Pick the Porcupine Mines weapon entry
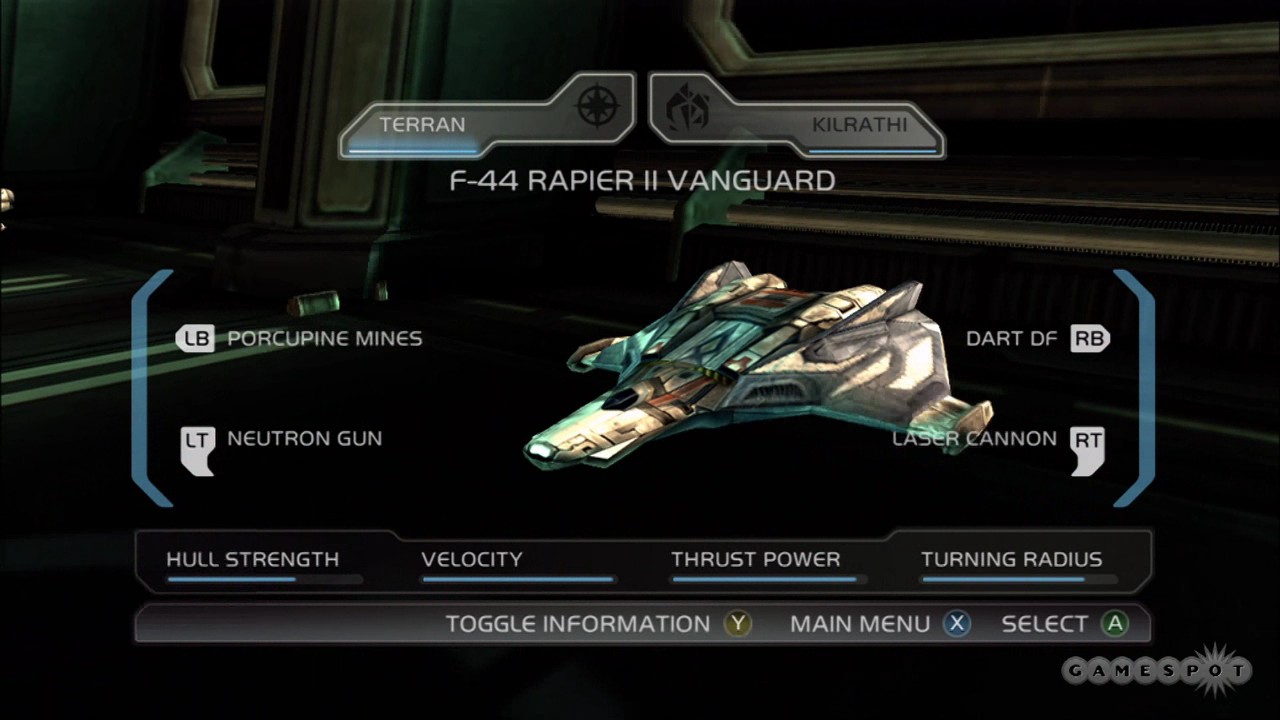The width and height of the screenshot is (1280, 720). (x=300, y=339)
